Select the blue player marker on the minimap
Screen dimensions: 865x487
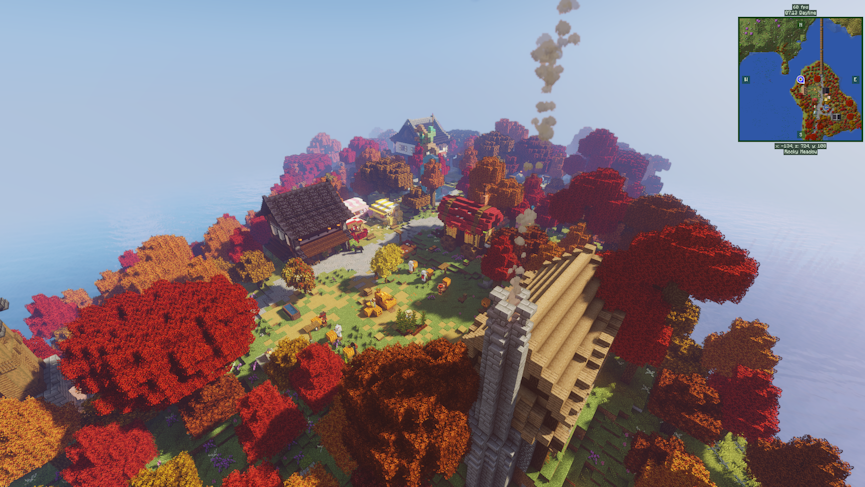click(x=800, y=79)
